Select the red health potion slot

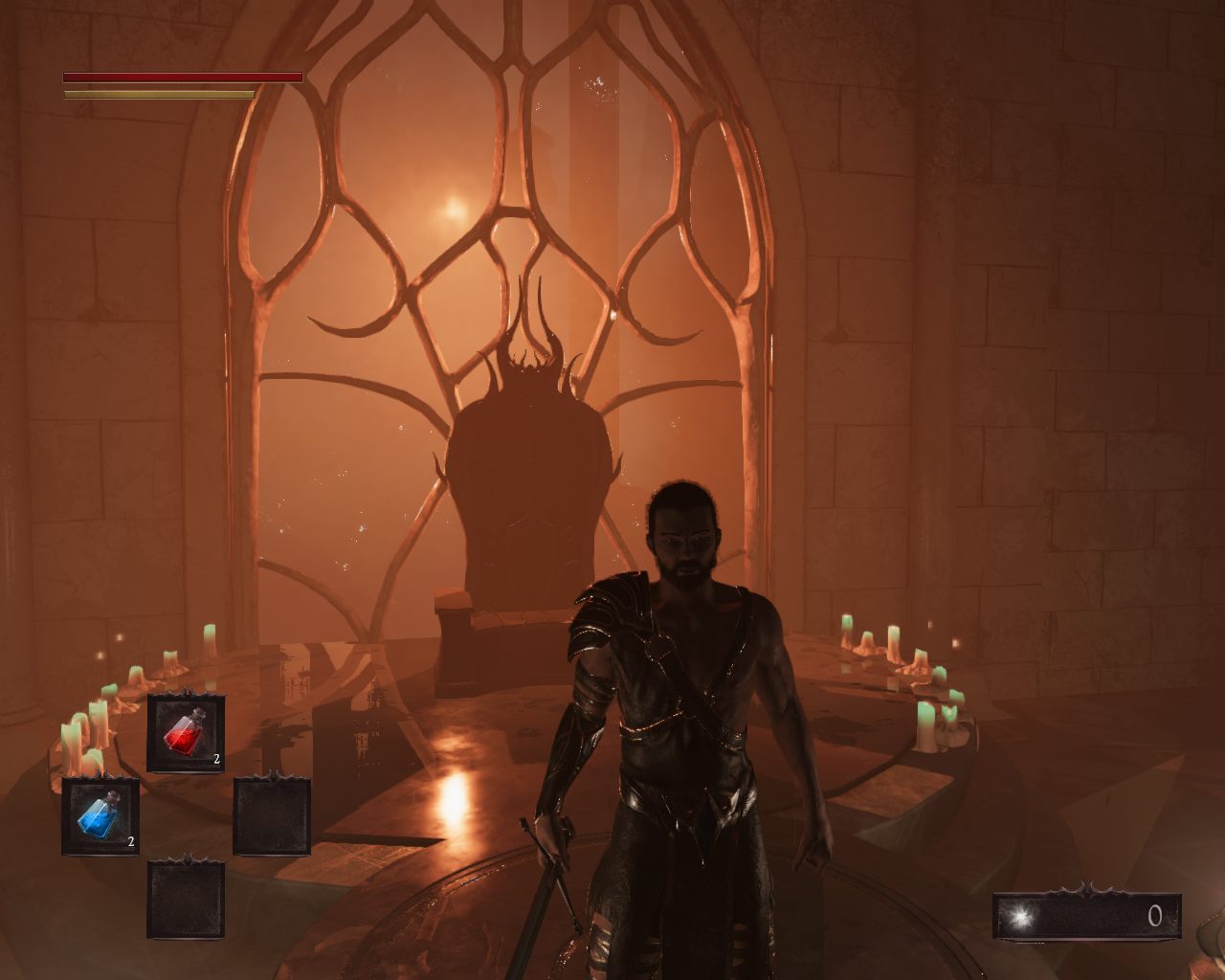[x=186, y=734]
